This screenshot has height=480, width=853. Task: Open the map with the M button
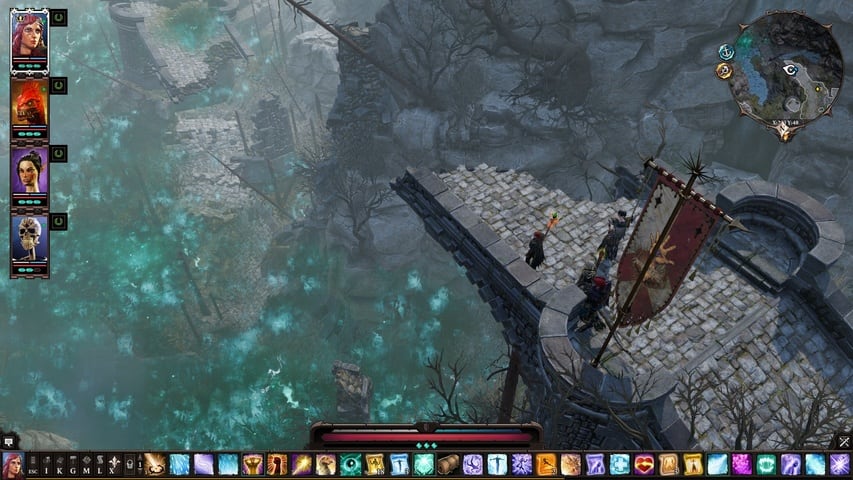[86, 465]
